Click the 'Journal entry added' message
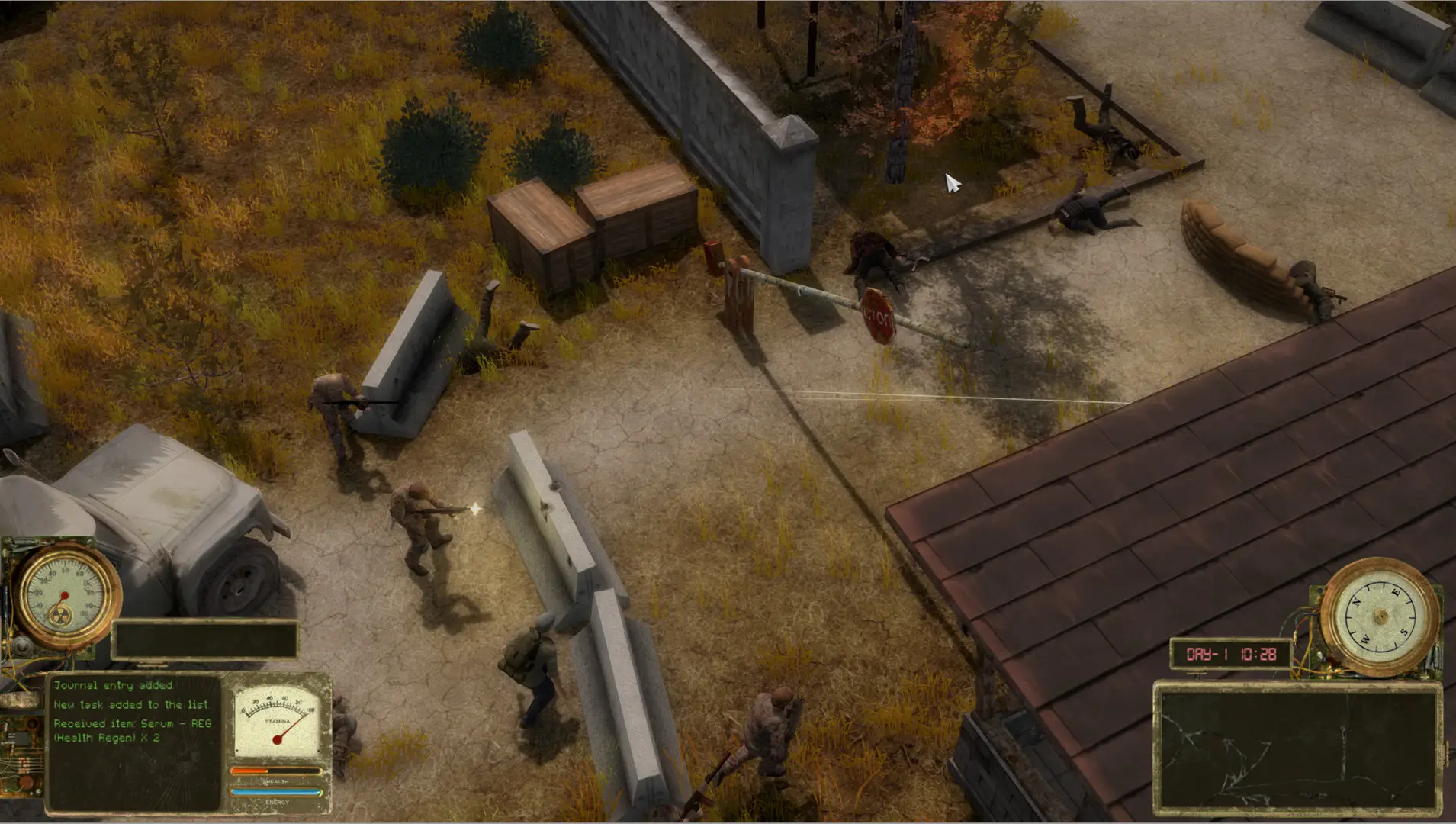Viewport: 1456px width, 824px height. pyautogui.click(x=116, y=686)
